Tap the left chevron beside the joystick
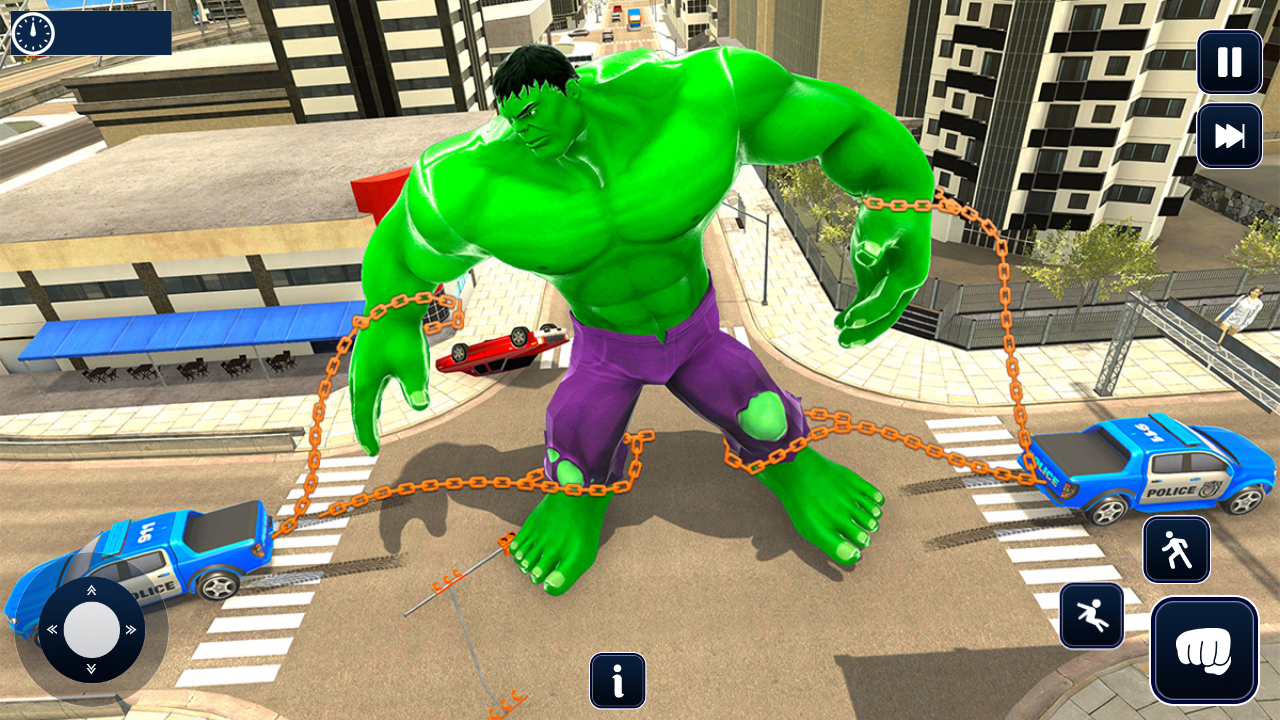Viewport: 1280px width, 720px height. [x=51, y=628]
